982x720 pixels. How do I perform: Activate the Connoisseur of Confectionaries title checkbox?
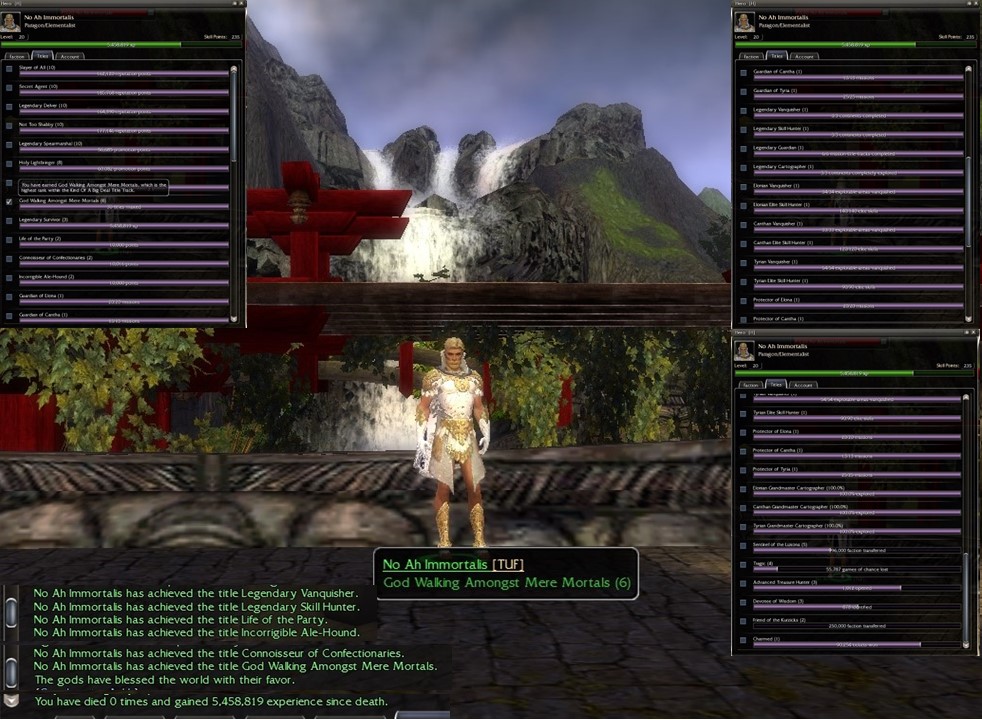point(10,258)
